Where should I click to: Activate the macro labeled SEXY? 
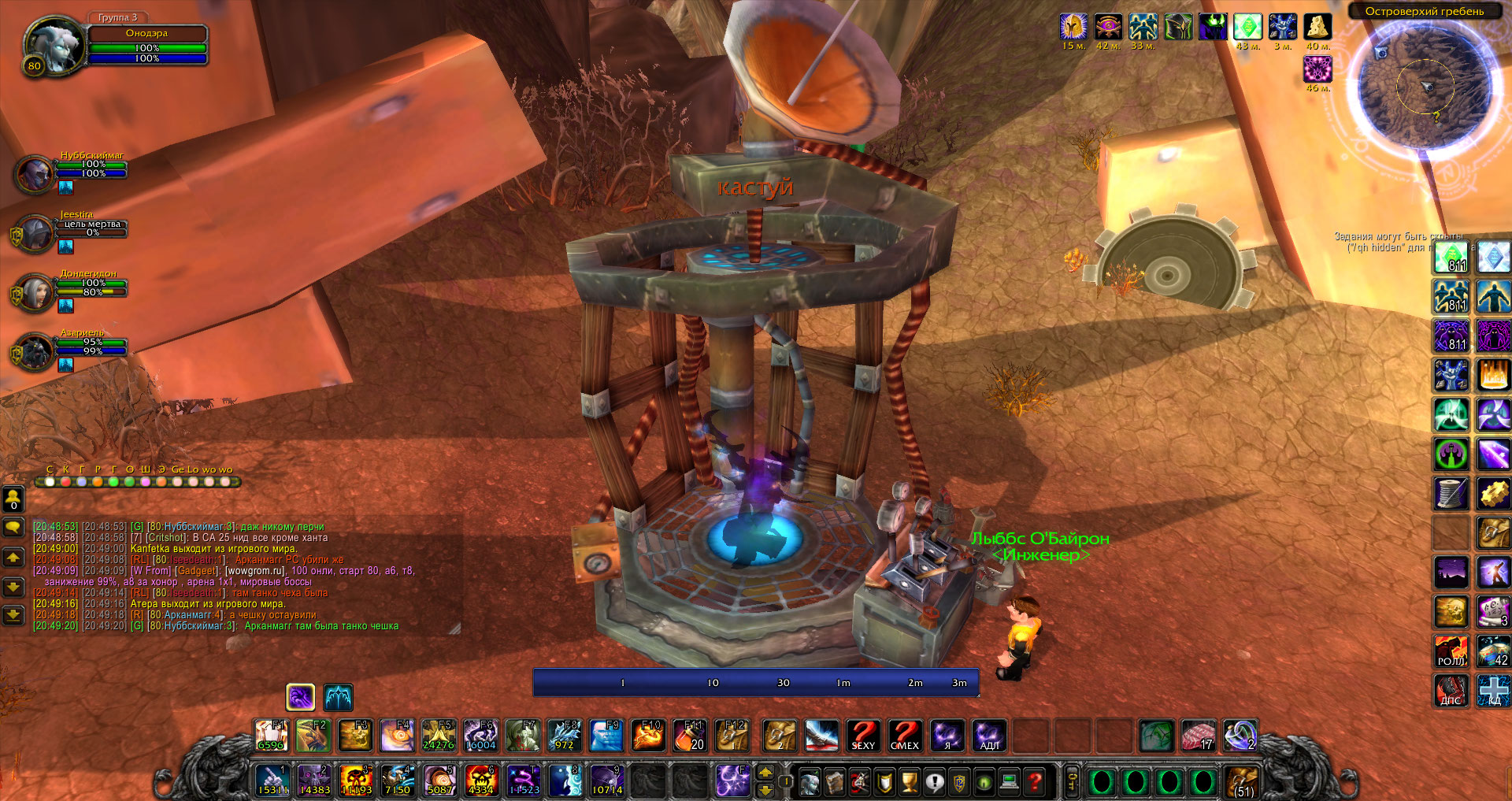[x=863, y=736]
